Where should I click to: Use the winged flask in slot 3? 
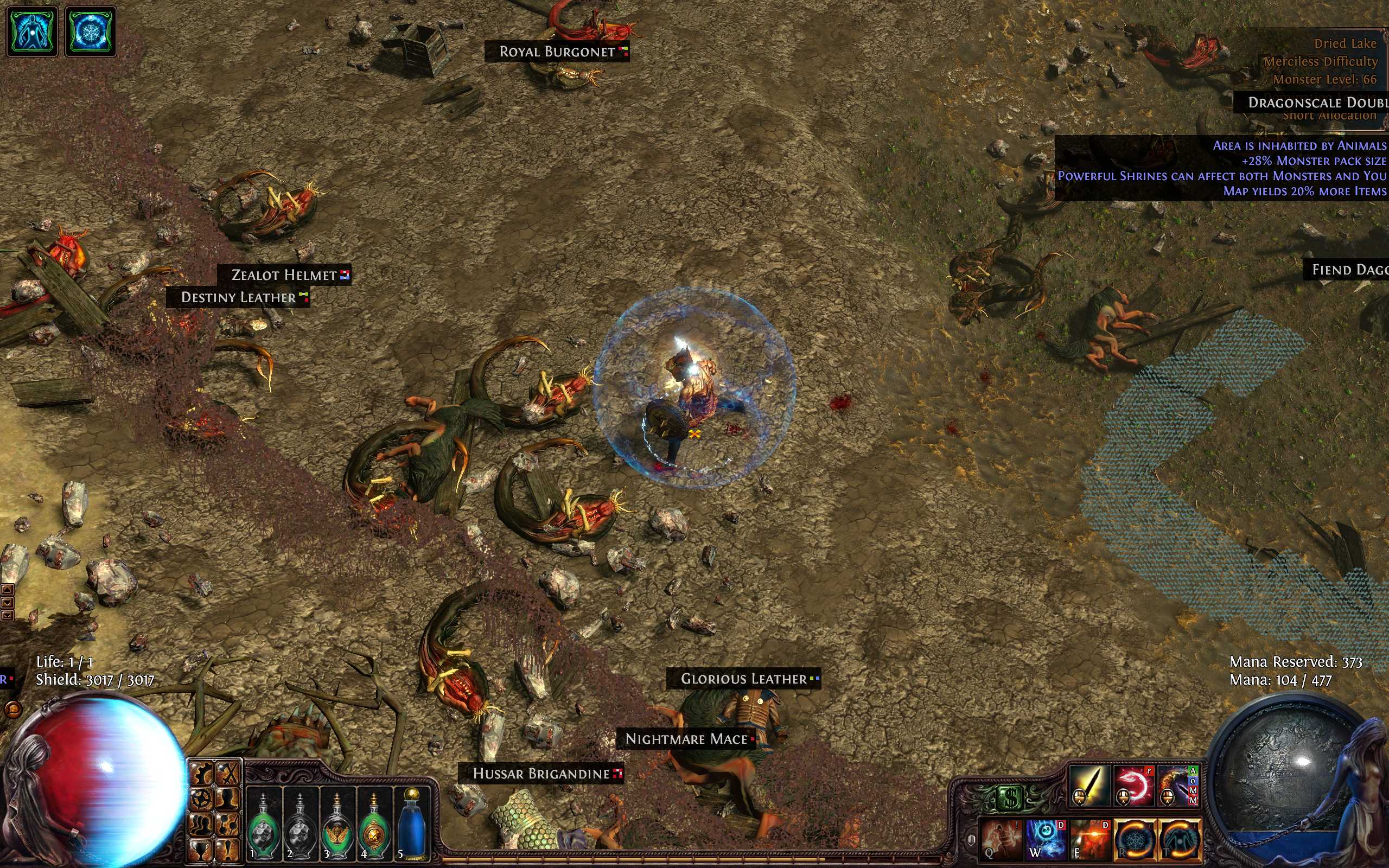click(x=337, y=825)
